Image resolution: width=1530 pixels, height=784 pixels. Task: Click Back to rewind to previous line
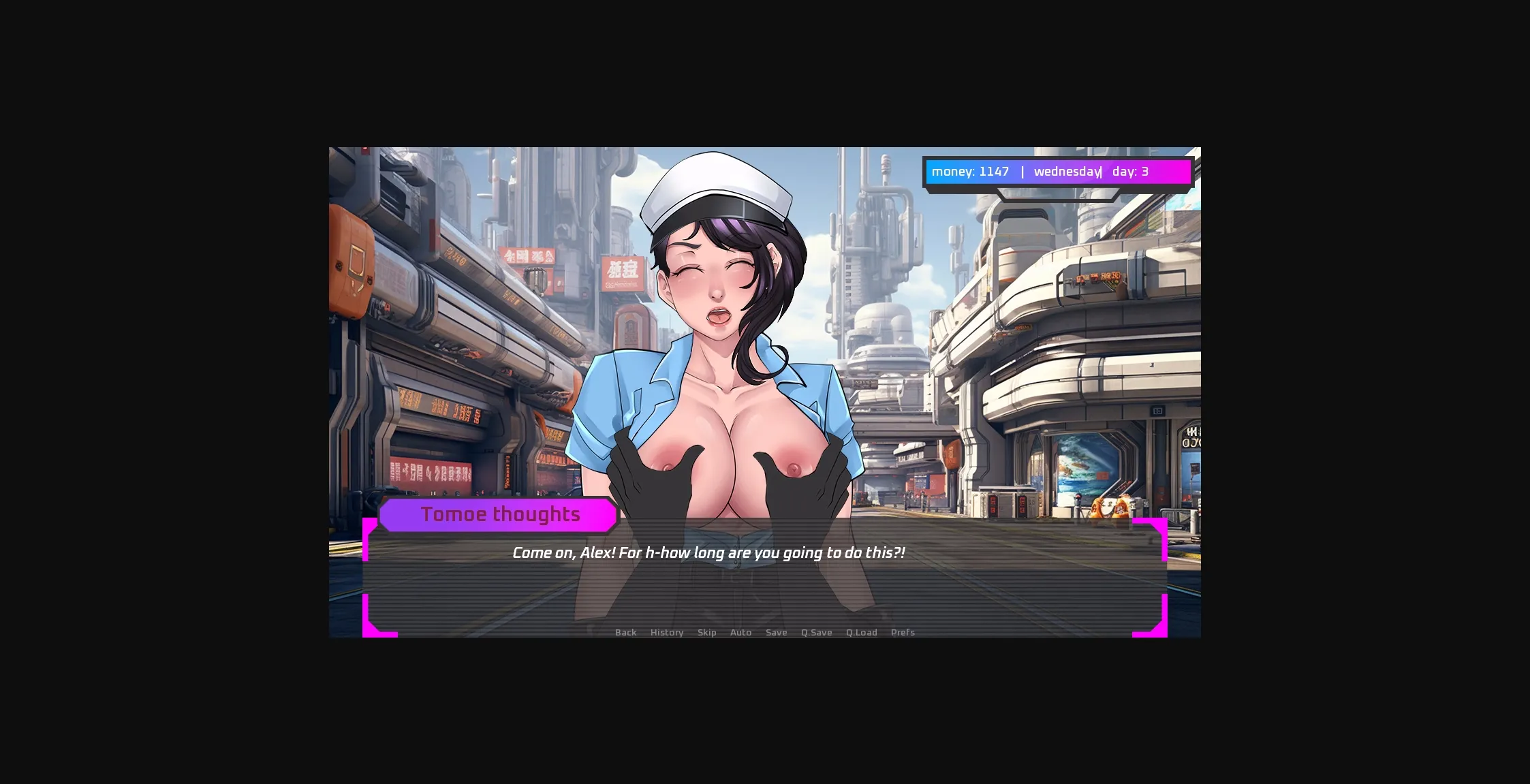[x=625, y=632]
